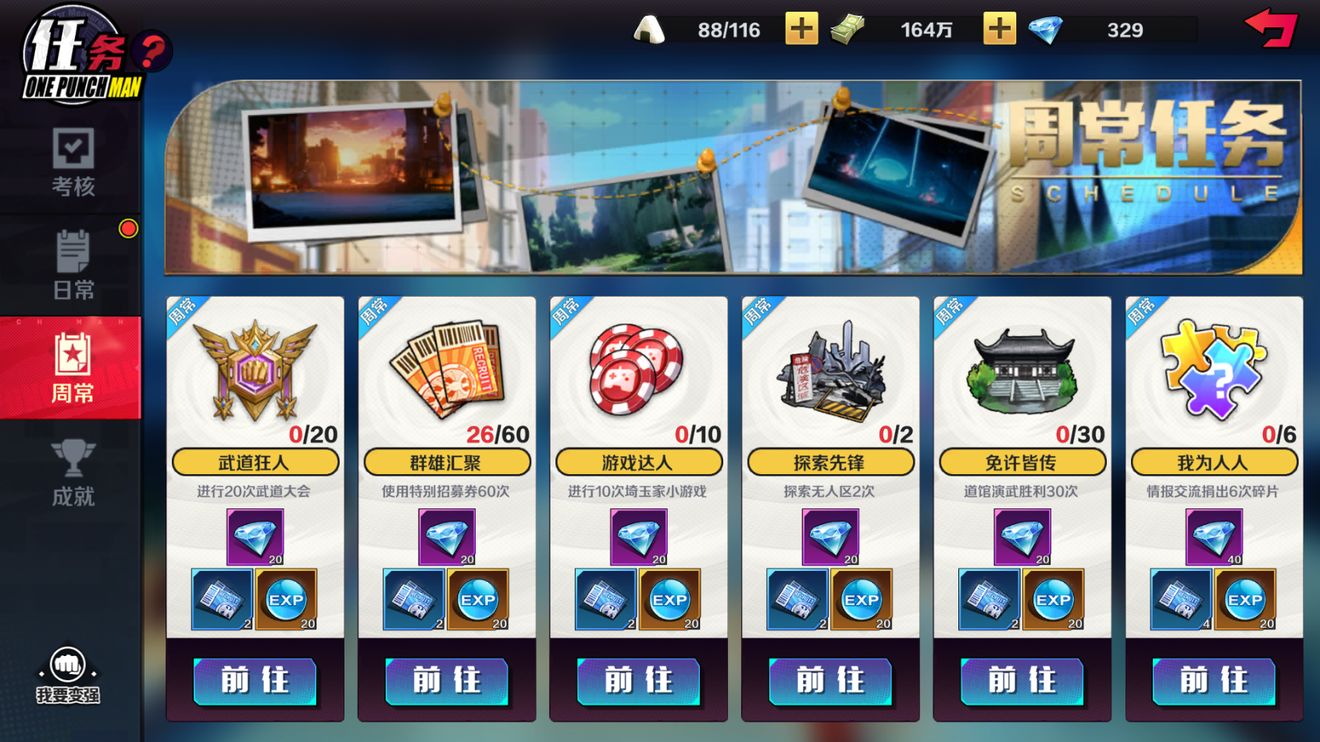Click the dojo building icon on 免许皆传 card
1320x742 pixels.
(x=1023, y=370)
